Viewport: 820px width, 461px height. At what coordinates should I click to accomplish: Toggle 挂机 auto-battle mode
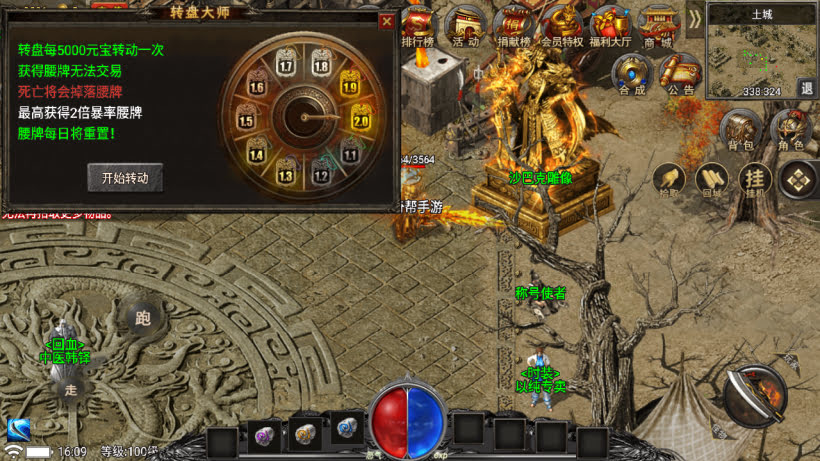pyautogui.click(x=754, y=181)
